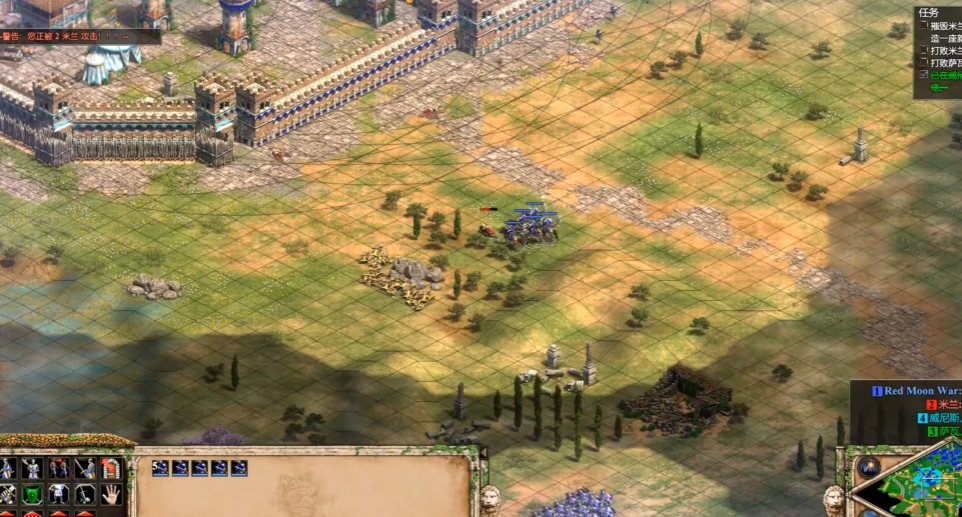
Task: Select the red flag stance command icon
Action: 110,468
